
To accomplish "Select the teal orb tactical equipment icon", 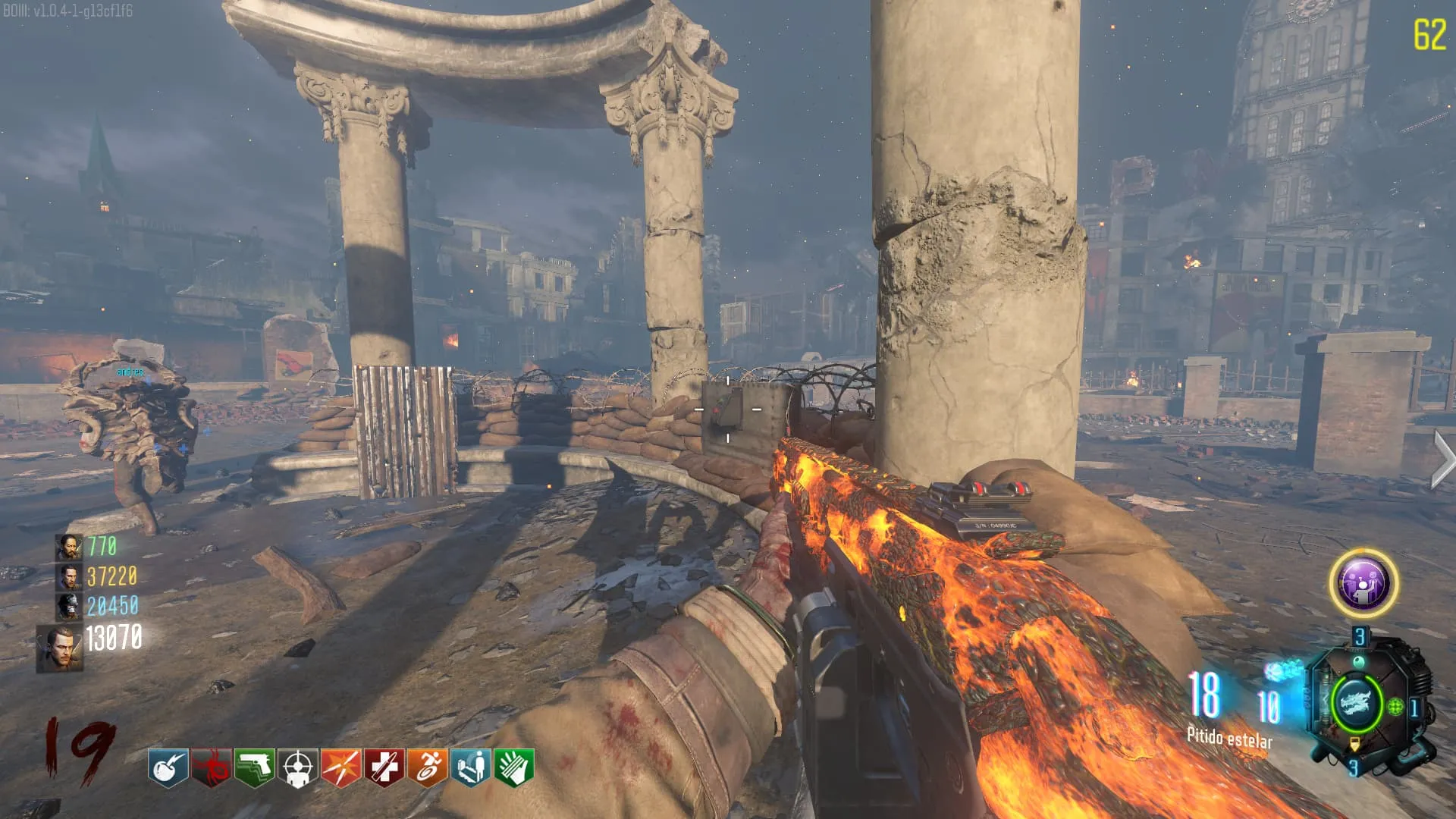I will 1358,663.
